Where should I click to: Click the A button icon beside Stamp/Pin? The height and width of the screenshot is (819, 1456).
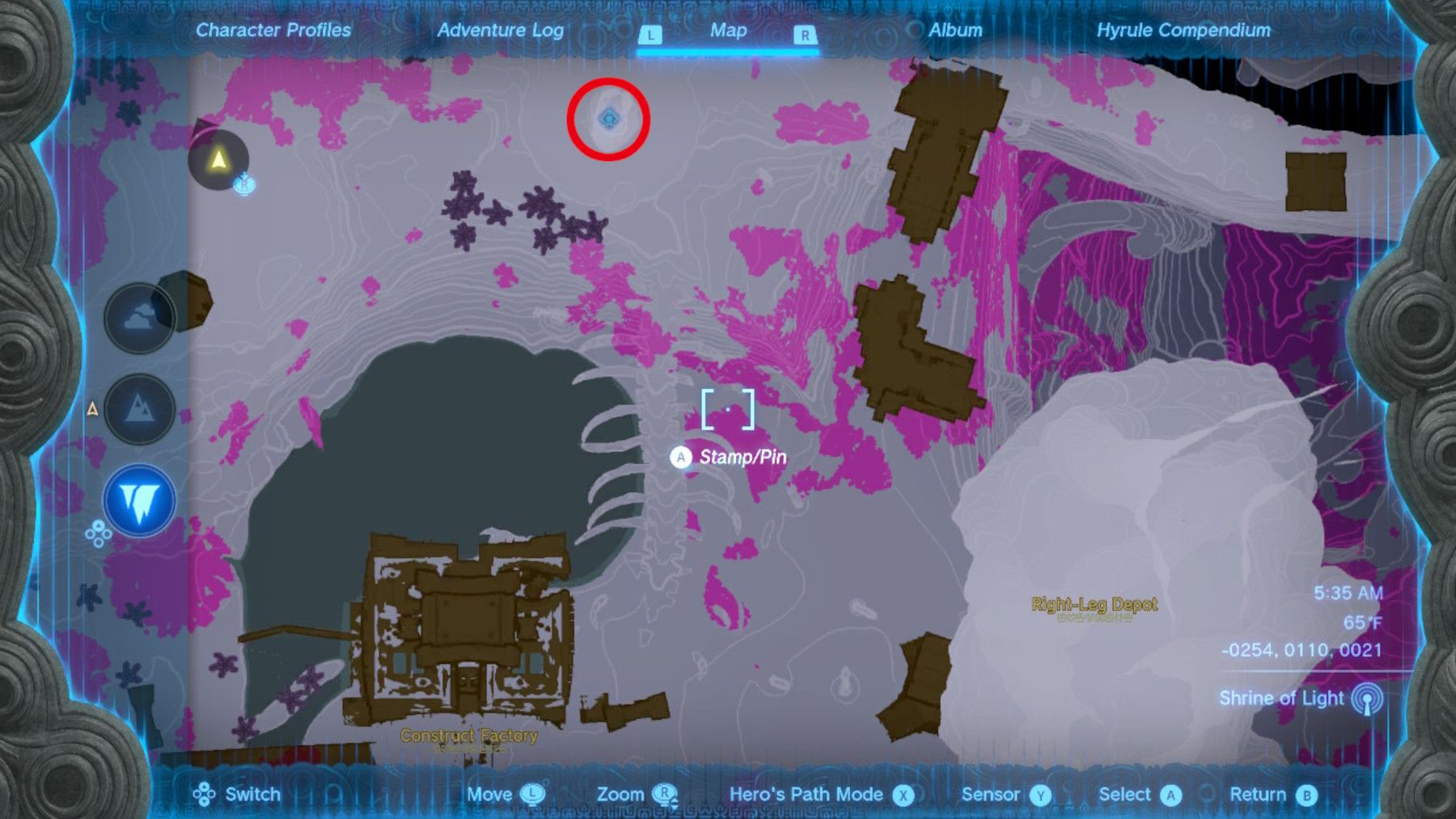679,456
